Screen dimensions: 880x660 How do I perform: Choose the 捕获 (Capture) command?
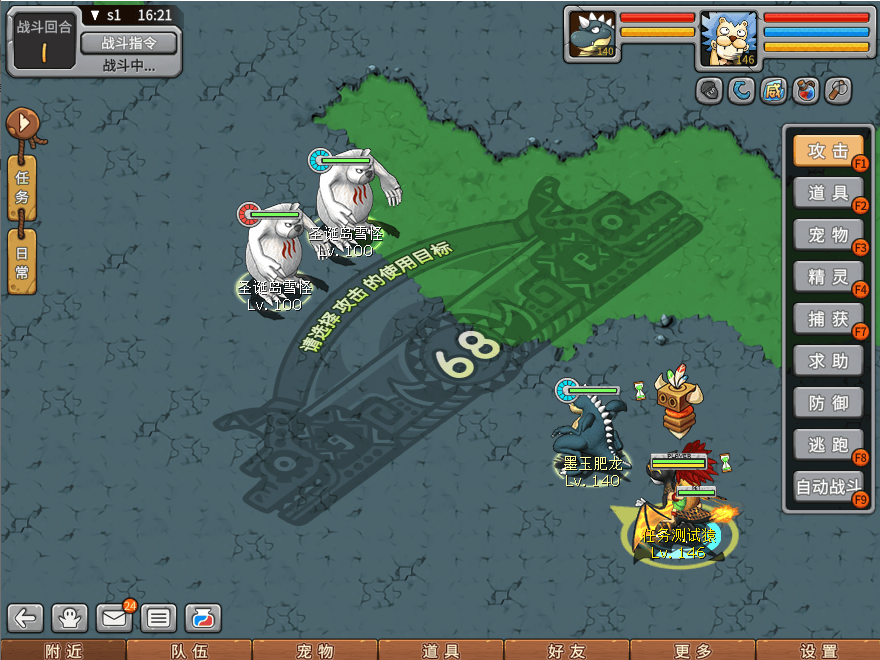828,319
